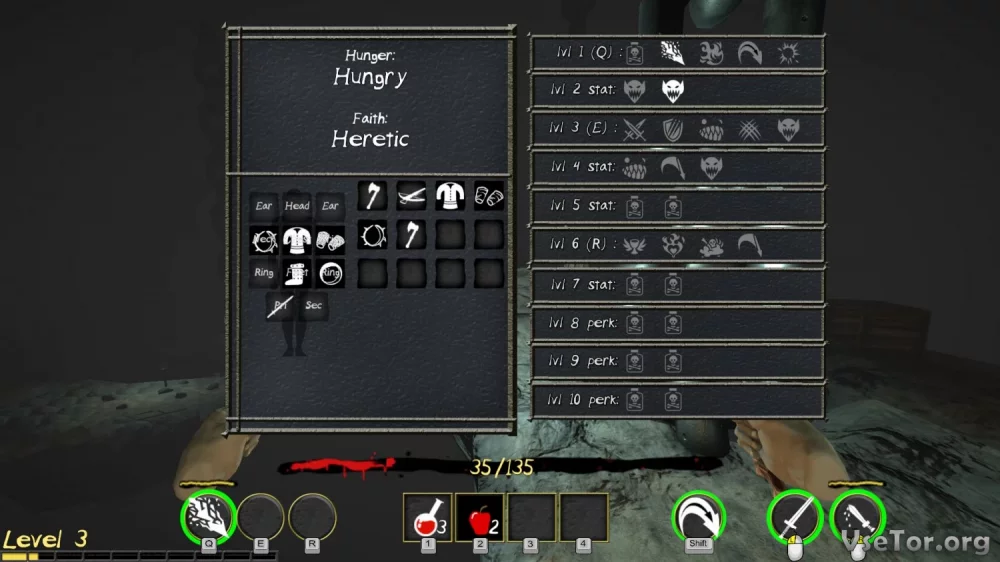Pick the shield skill in the lvl 3 row
Screen dimensions: 1000x562
(672, 129)
